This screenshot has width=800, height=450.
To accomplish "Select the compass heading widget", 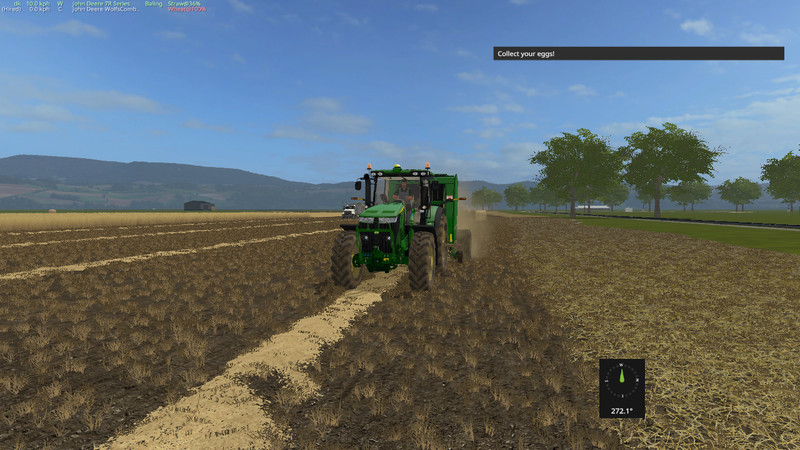I will click(x=621, y=388).
